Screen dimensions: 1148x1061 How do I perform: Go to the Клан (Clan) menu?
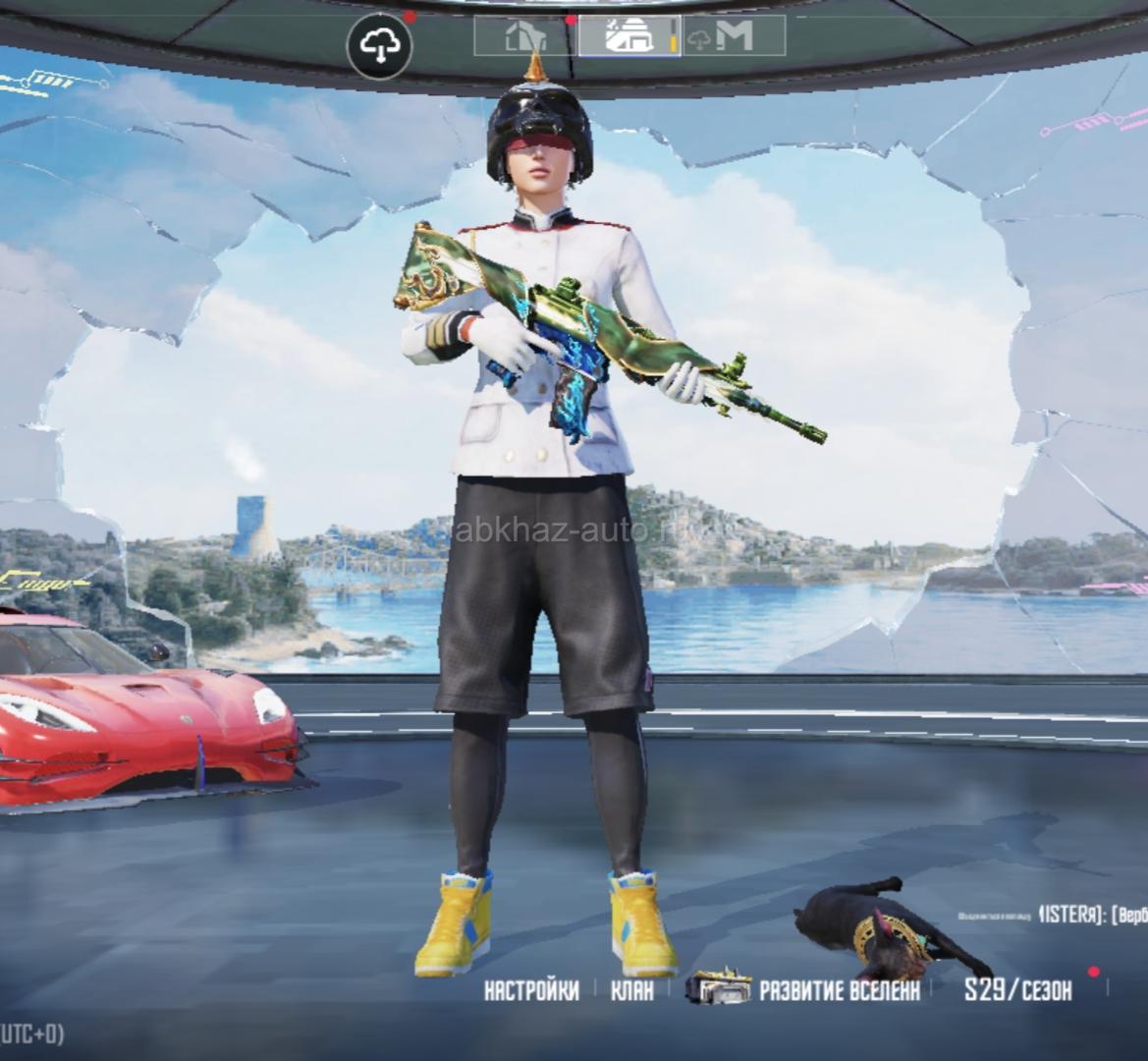pyautogui.click(x=631, y=990)
